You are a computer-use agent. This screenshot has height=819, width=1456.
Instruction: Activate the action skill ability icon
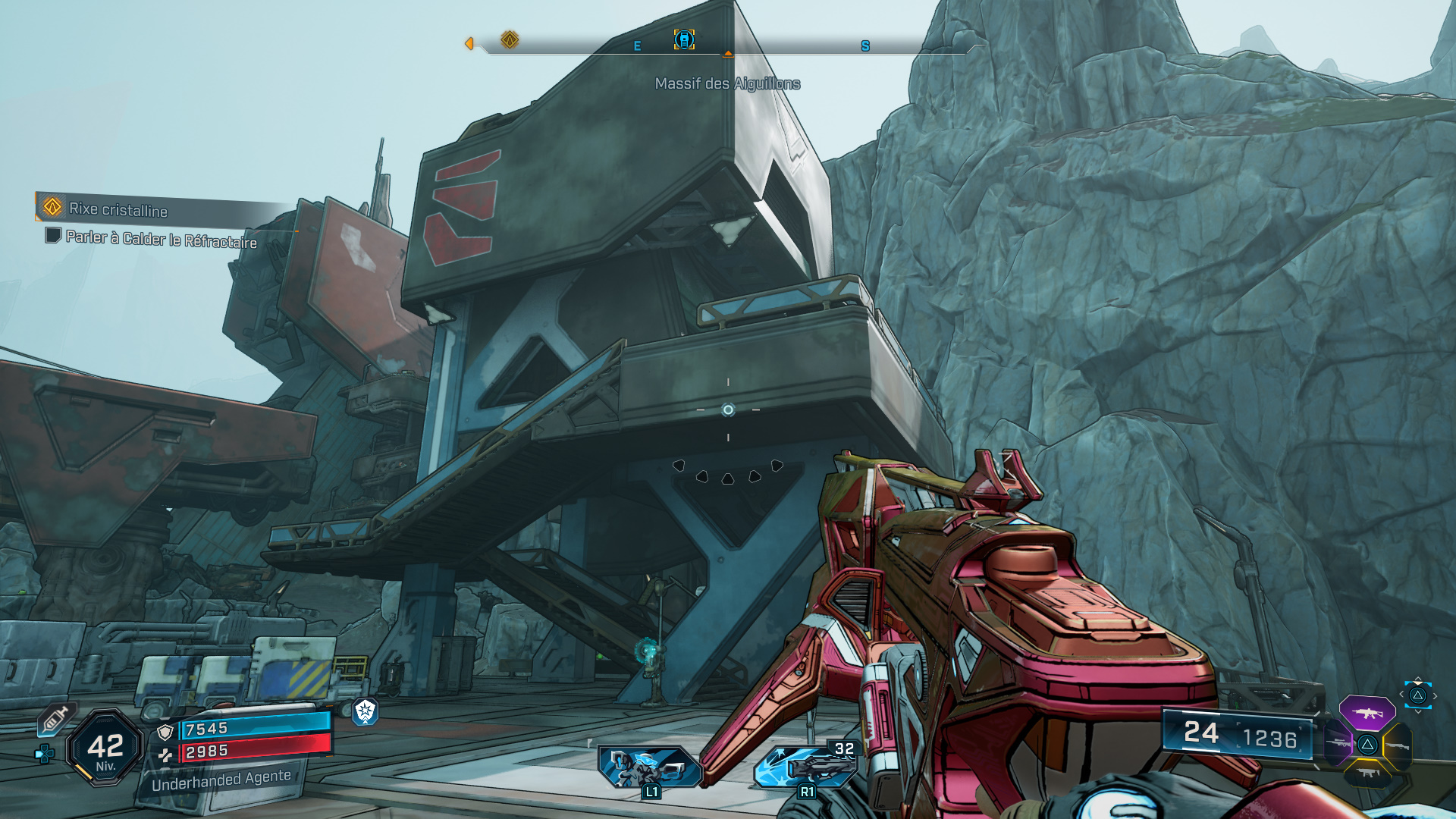[650, 767]
